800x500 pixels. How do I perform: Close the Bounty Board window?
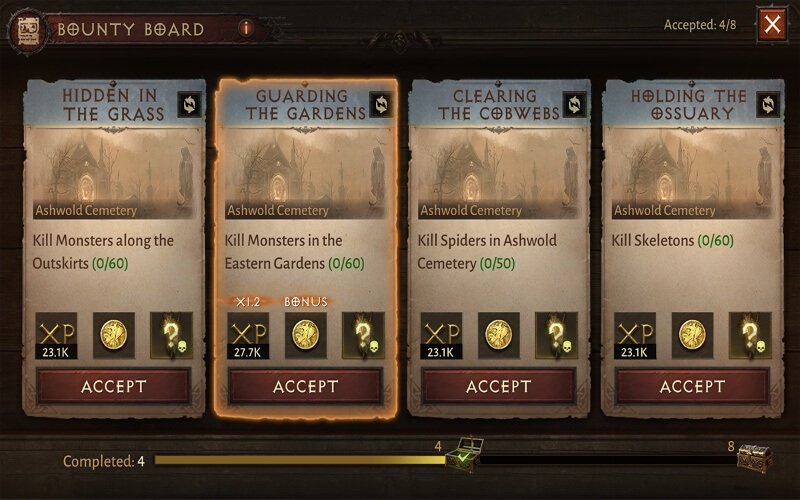[x=772, y=25]
